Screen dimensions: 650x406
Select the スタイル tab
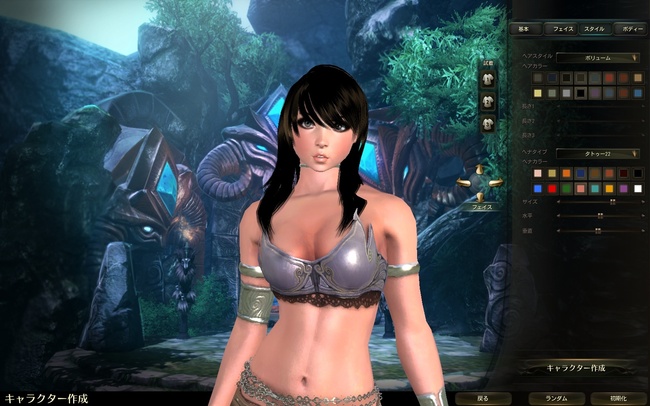click(594, 30)
